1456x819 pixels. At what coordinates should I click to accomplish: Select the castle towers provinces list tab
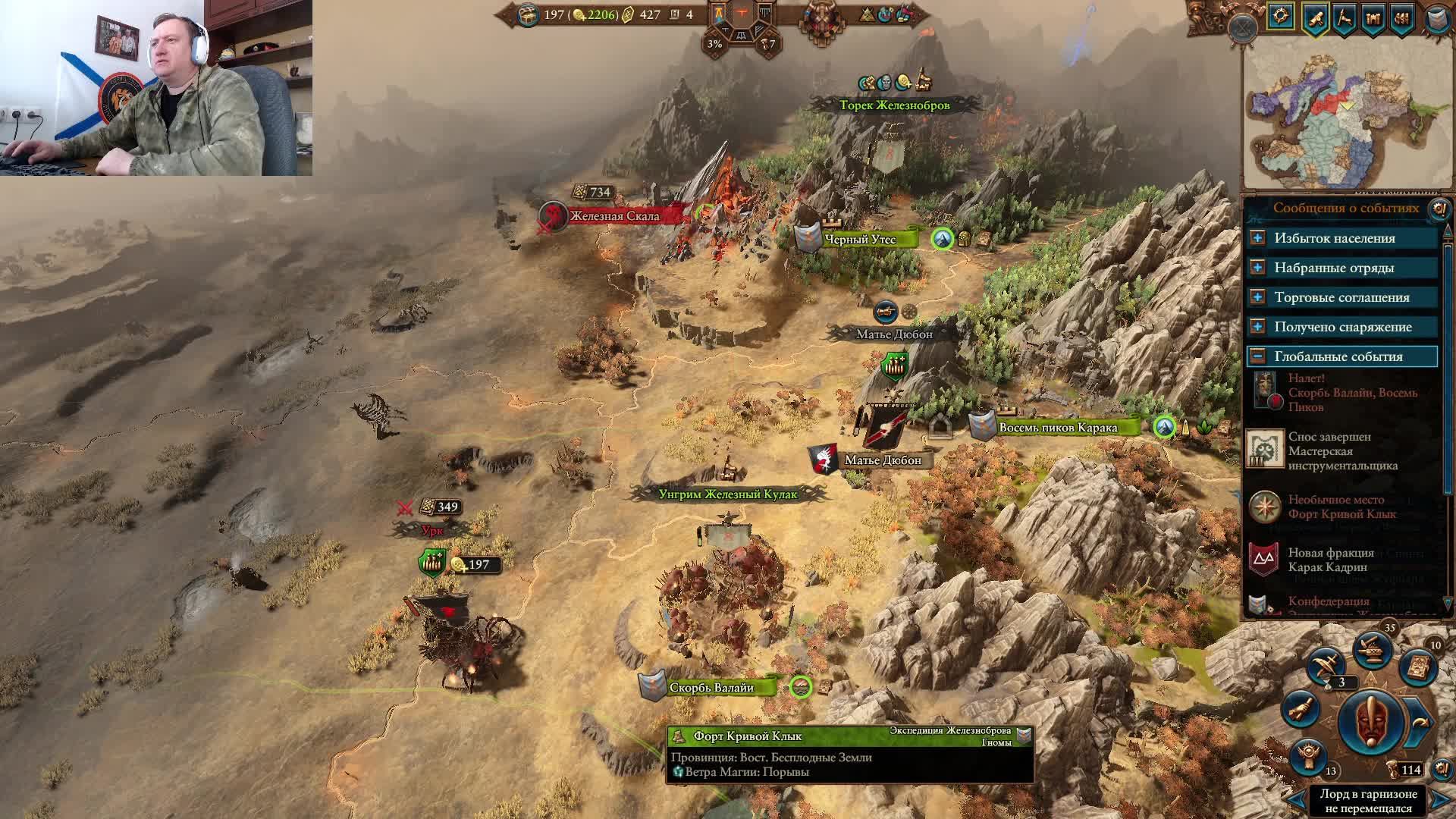point(1373,18)
